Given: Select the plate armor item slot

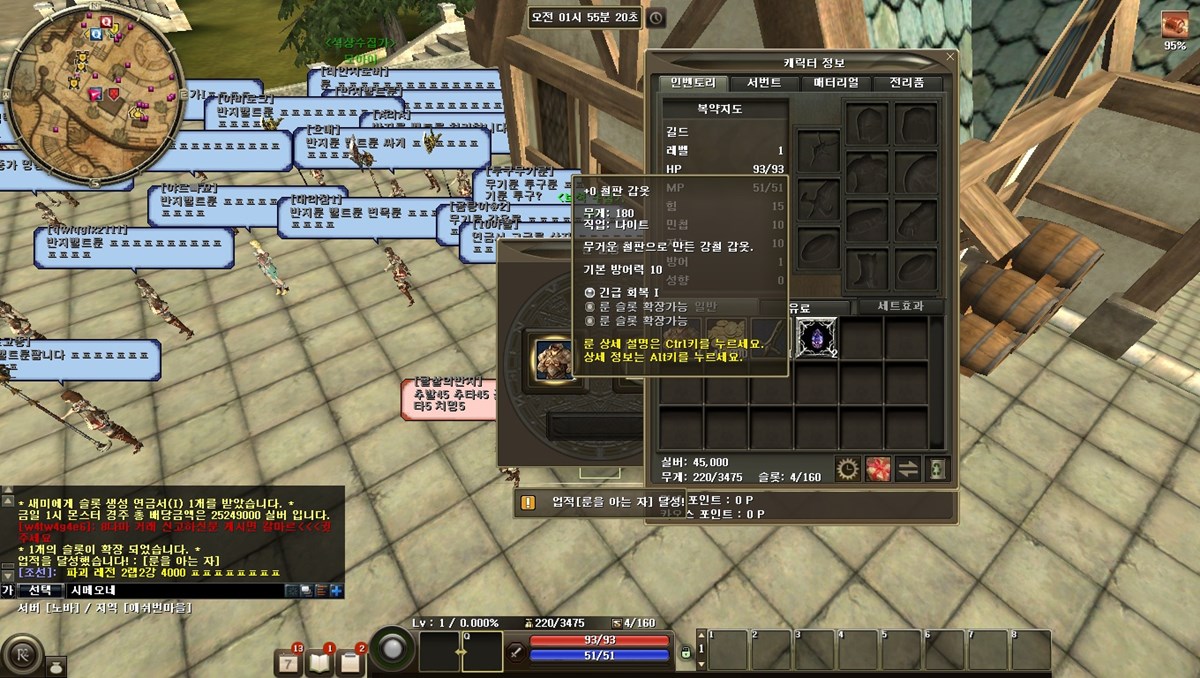Looking at the screenshot, I should [552, 356].
